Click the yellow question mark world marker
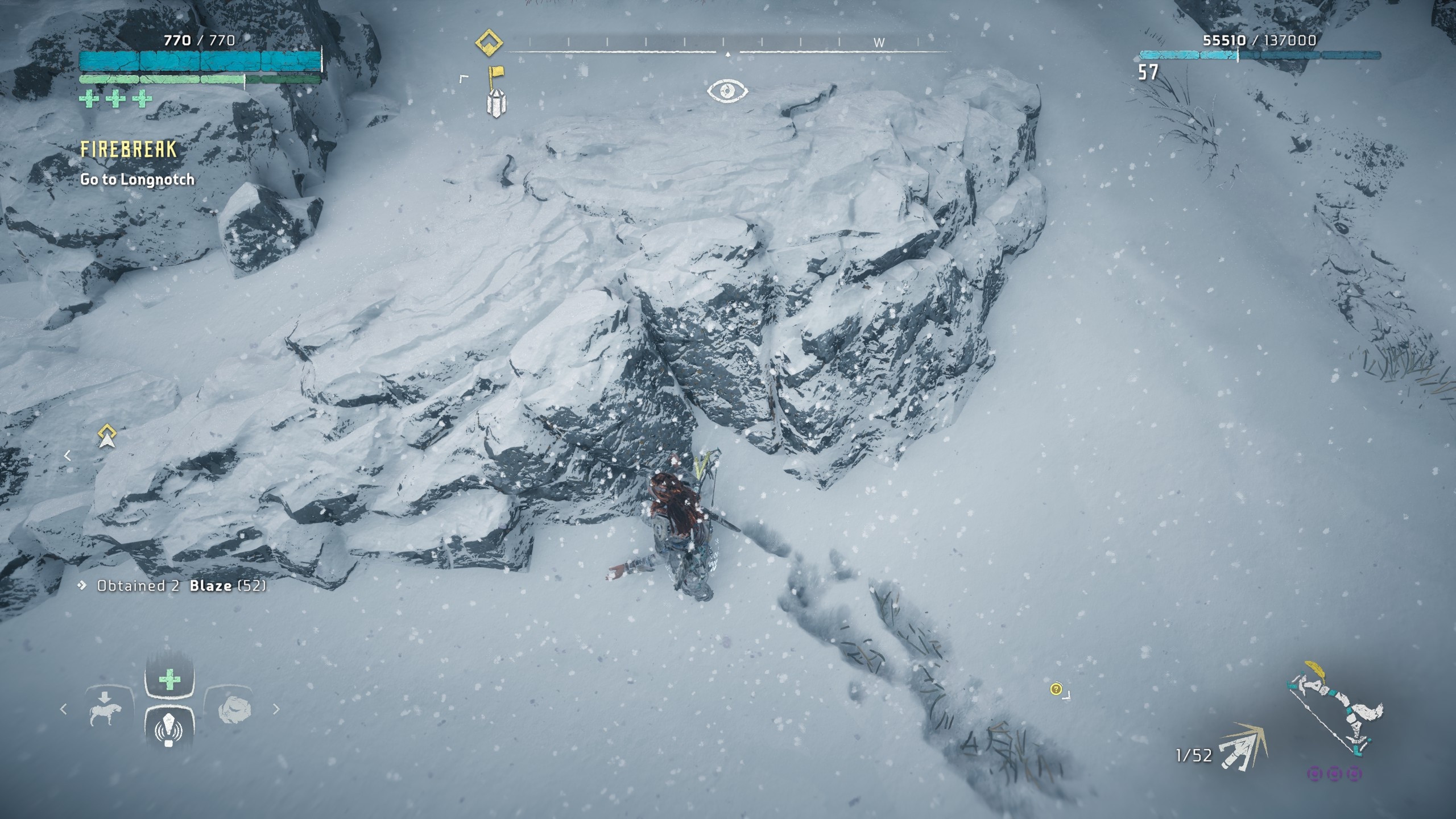Screen dimensions: 1456x819 [x=1056, y=689]
